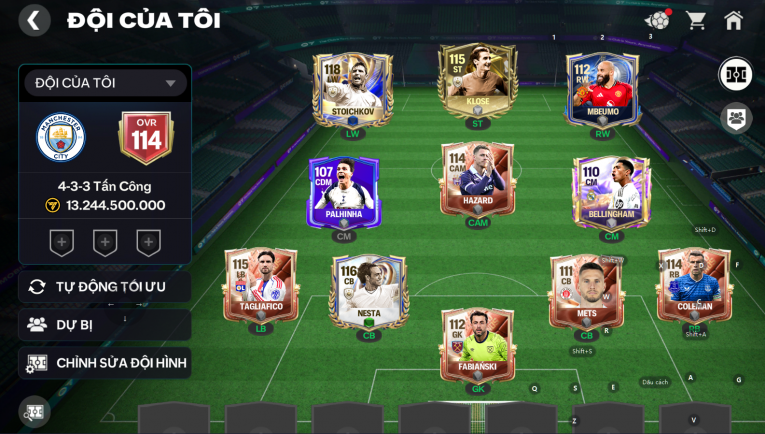Choose Klose striker card
This screenshot has width=765, height=434.
click(477, 82)
